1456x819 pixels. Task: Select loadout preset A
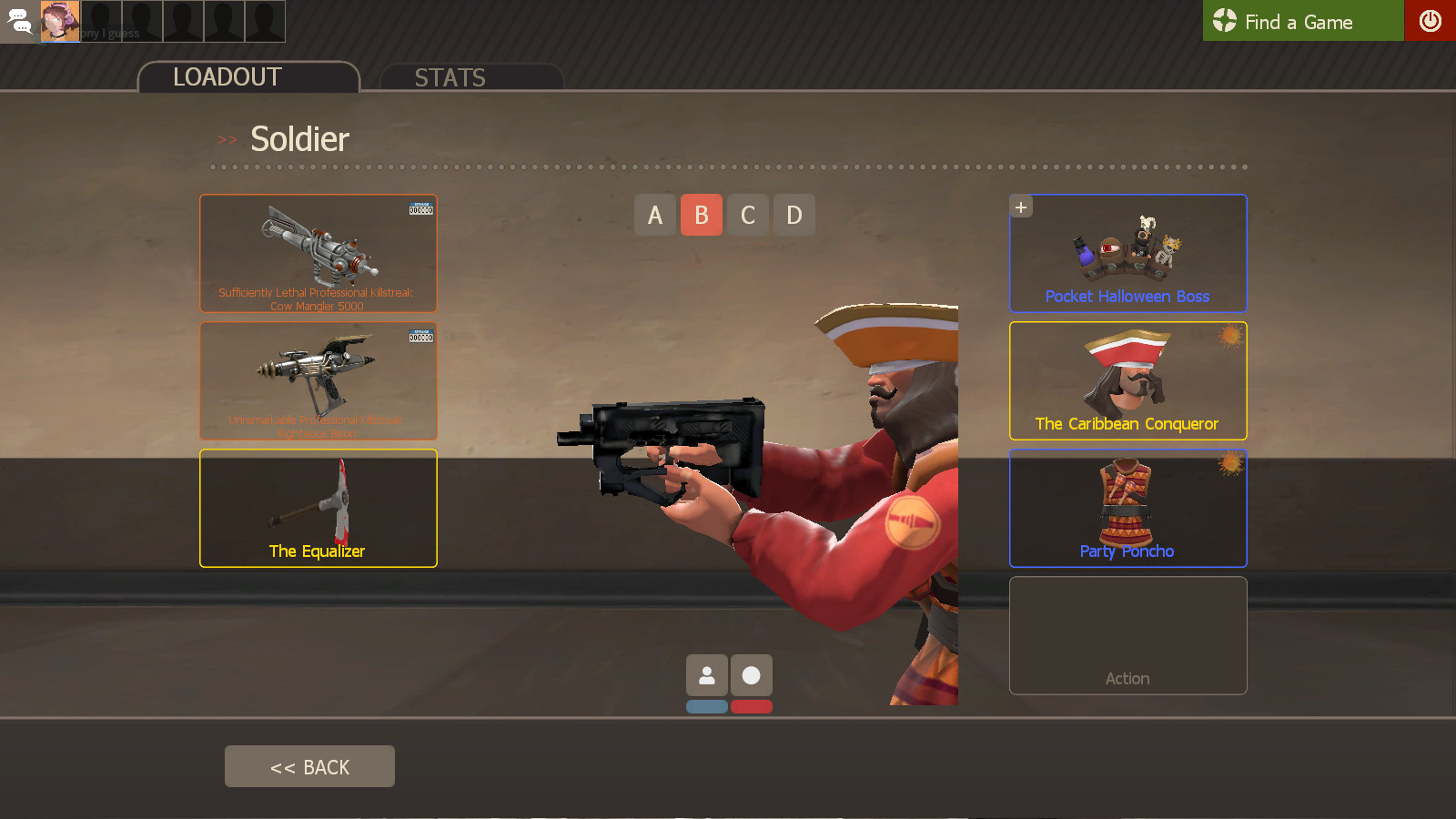click(x=655, y=215)
